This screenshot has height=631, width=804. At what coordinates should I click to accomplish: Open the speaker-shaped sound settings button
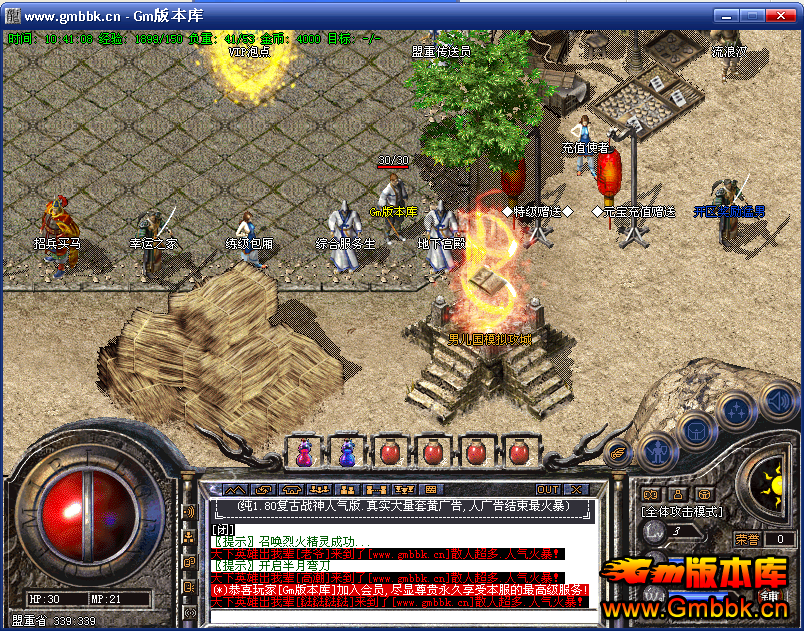(x=777, y=402)
